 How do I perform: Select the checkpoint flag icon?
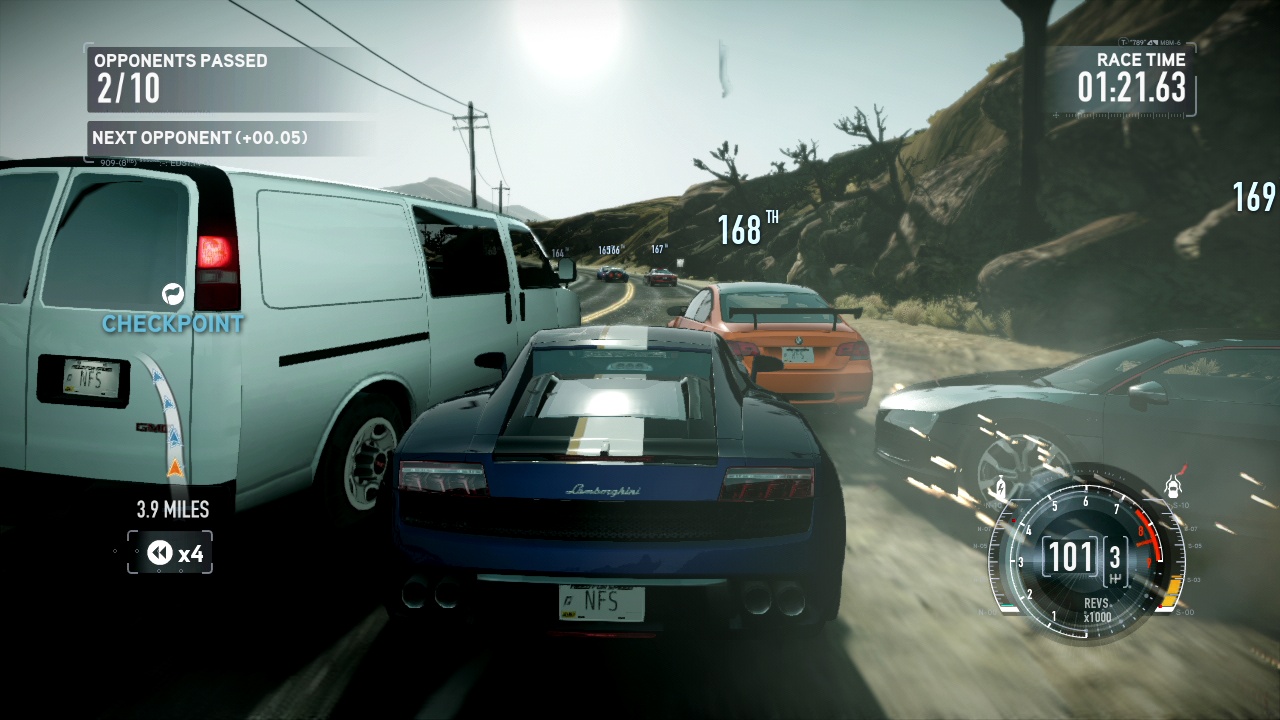tap(173, 294)
